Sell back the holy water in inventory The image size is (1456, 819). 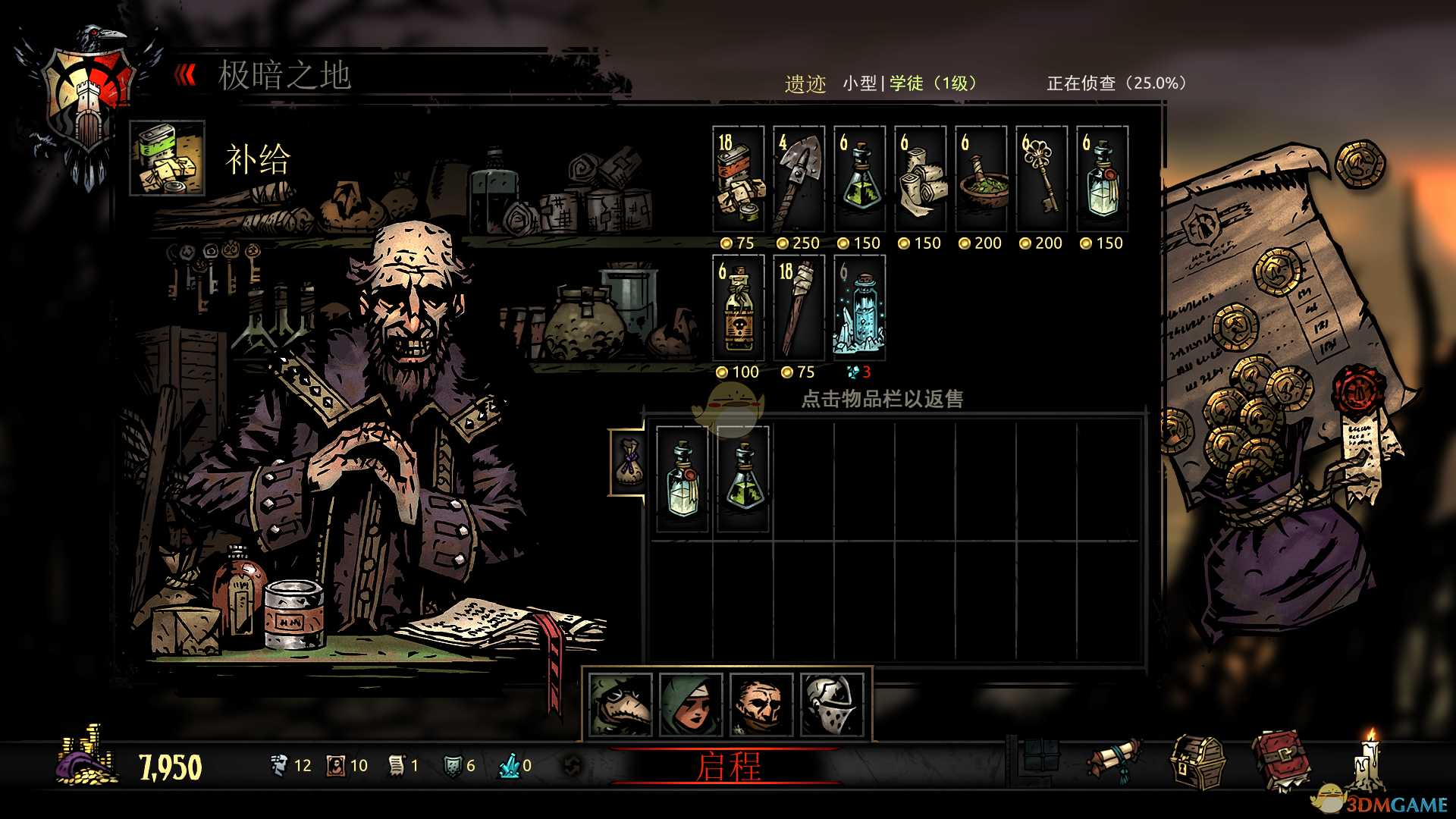[x=682, y=479]
